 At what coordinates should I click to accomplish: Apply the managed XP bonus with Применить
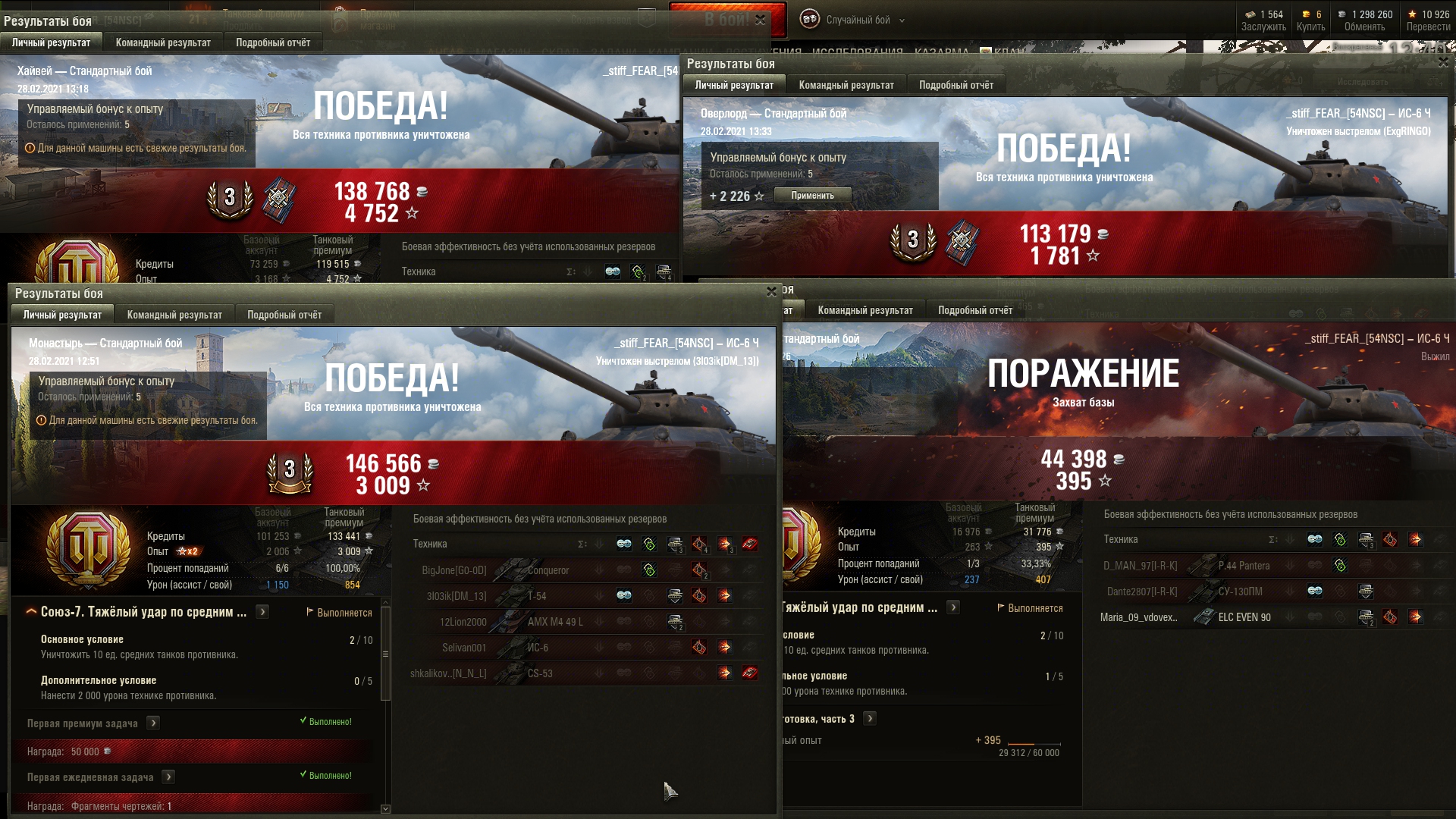pos(812,196)
